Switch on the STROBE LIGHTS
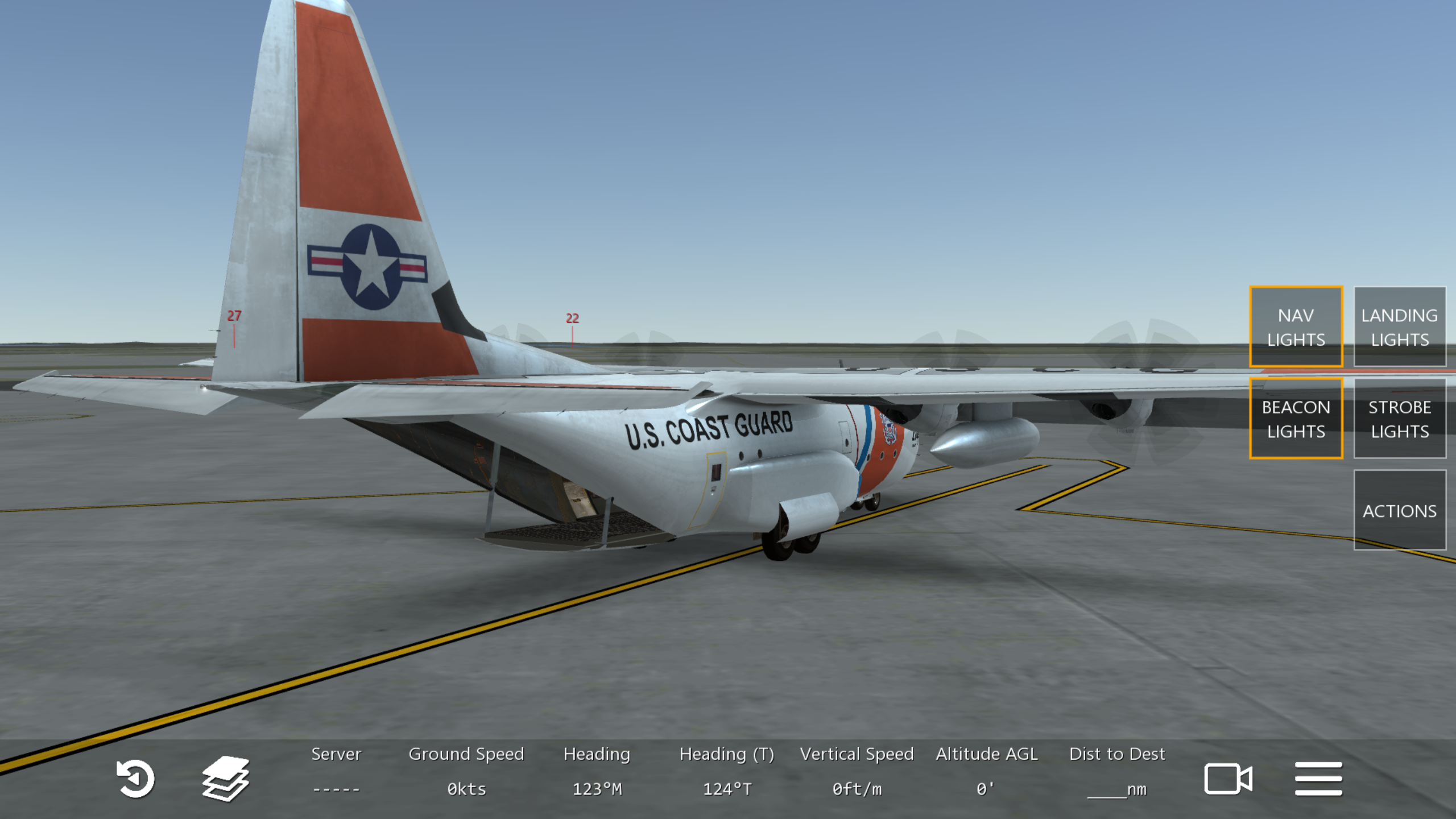The width and height of the screenshot is (1456, 819). 1399,419
